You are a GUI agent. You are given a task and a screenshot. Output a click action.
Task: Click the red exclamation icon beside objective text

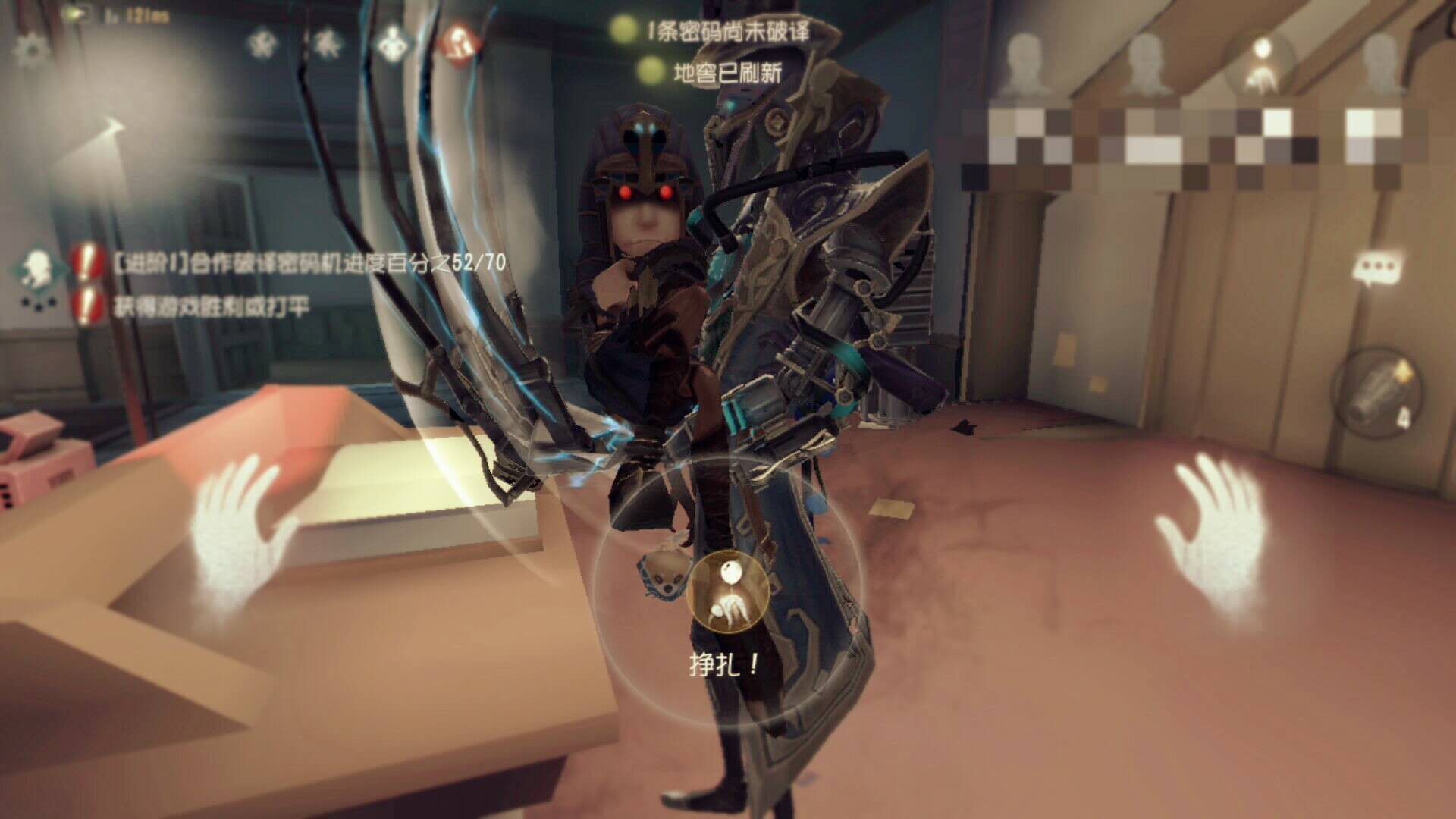click(x=85, y=264)
